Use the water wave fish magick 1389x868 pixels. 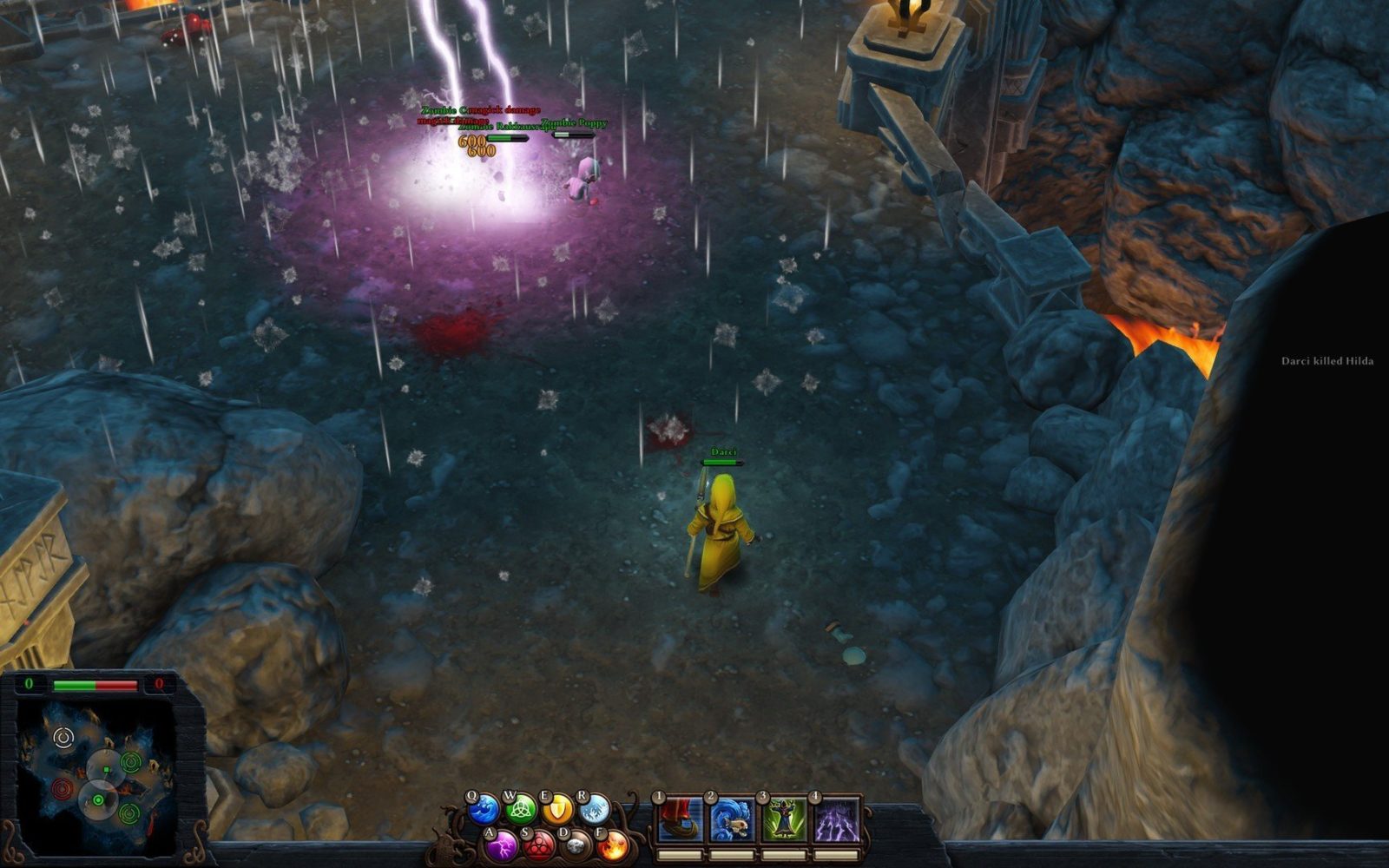pyautogui.click(x=732, y=820)
